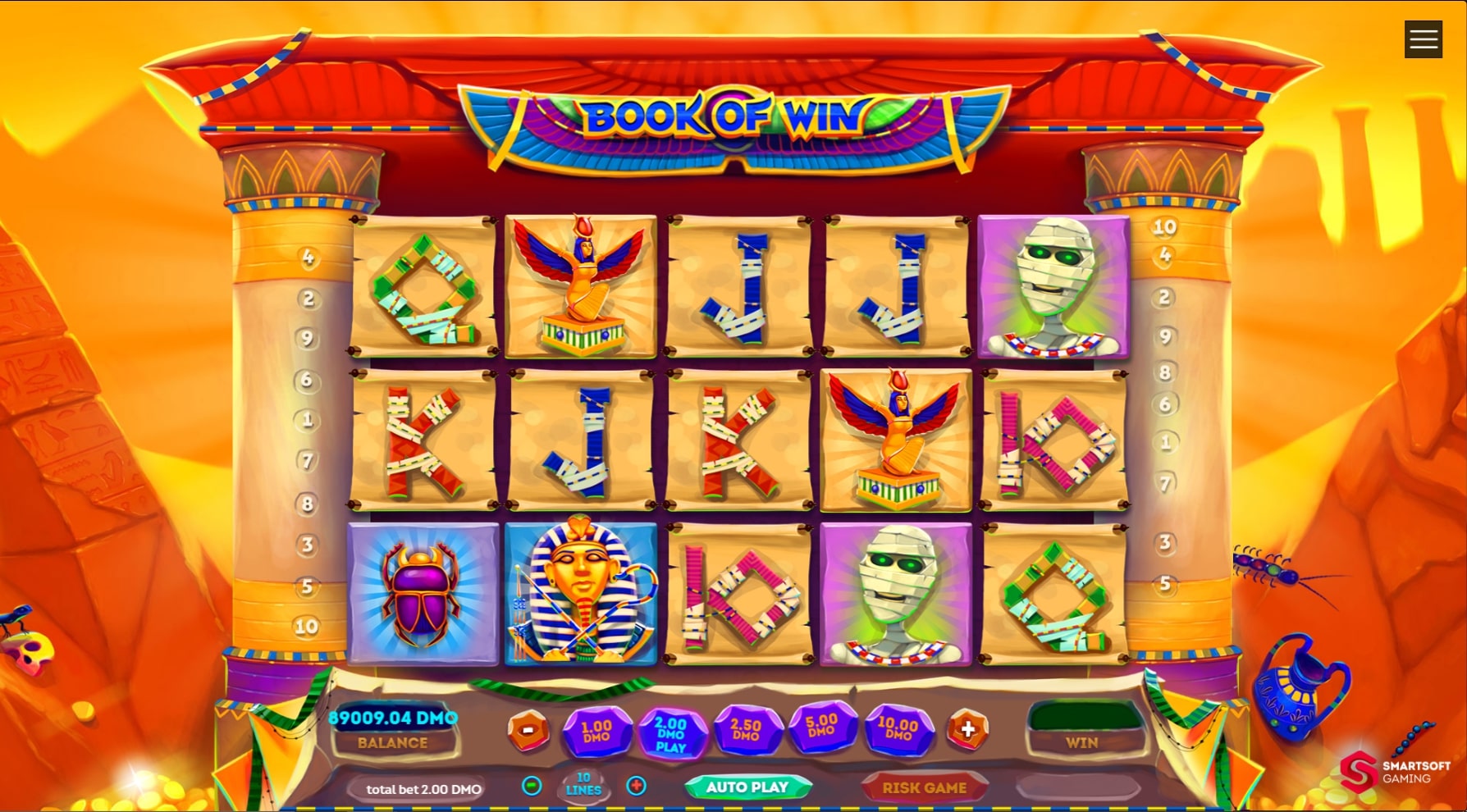Open the hamburger menu
The image size is (1467, 812).
(1423, 39)
